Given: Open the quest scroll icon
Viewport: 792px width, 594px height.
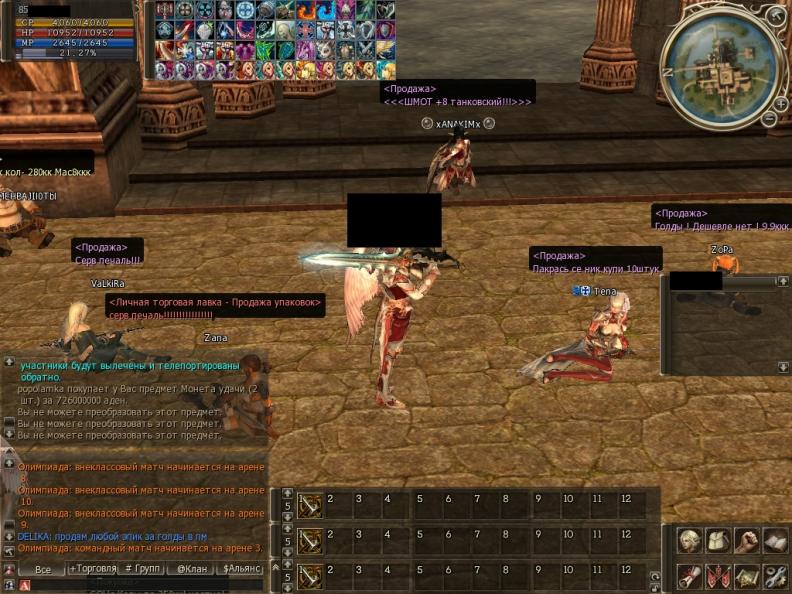Looking at the screenshot, I should [689, 576].
